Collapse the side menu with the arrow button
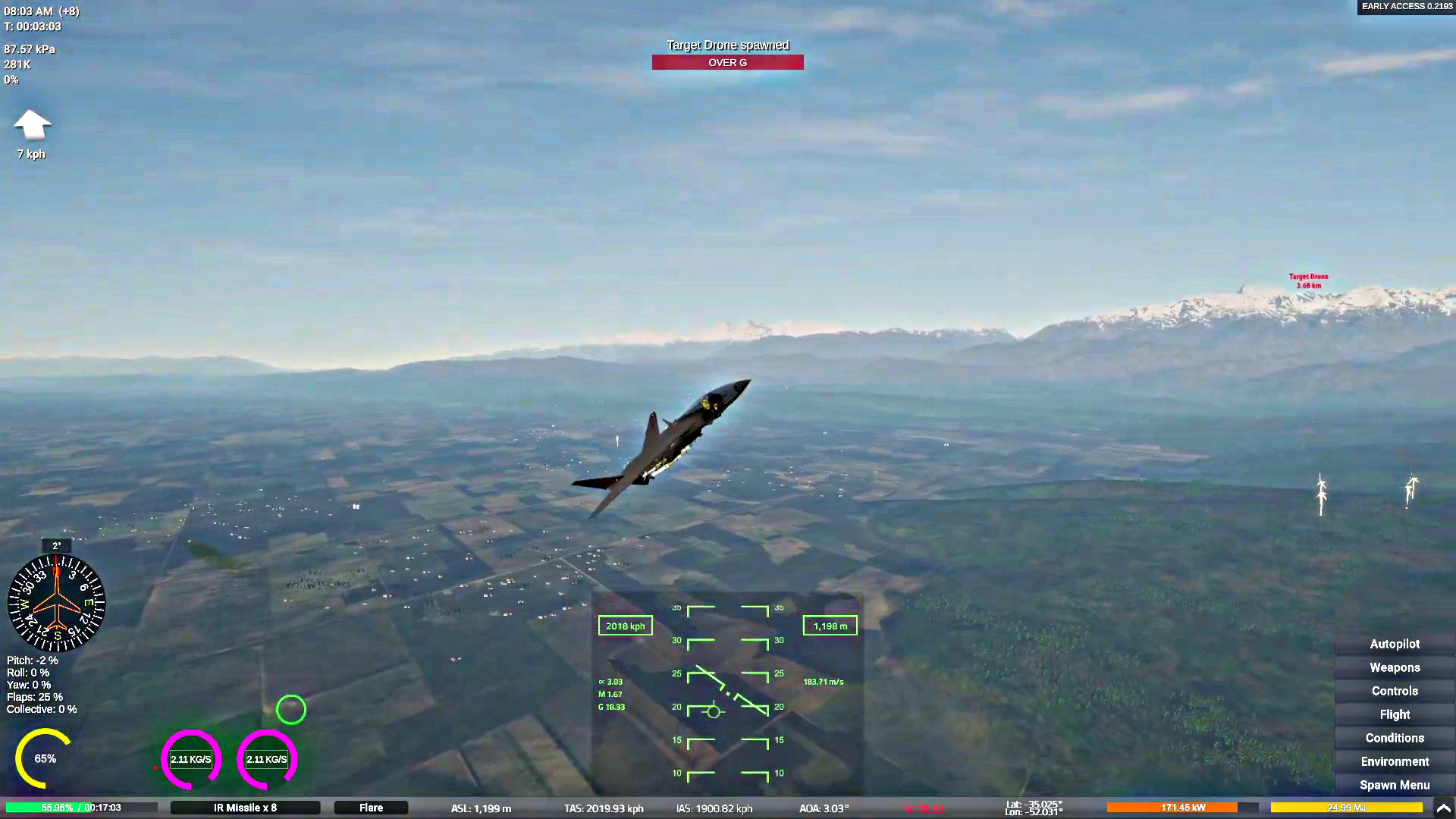 click(x=1443, y=808)
